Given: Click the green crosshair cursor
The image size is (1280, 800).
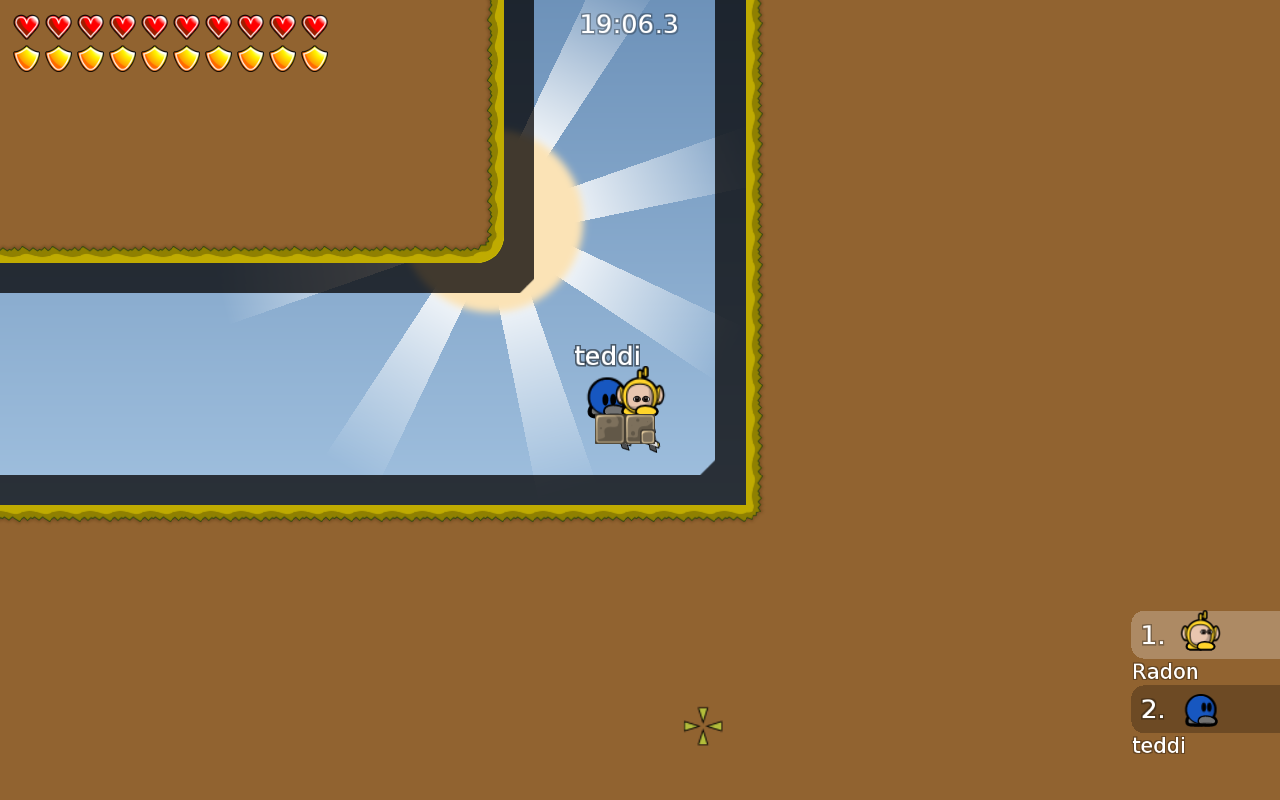Looking at the screenshot, I should [702, 726].
